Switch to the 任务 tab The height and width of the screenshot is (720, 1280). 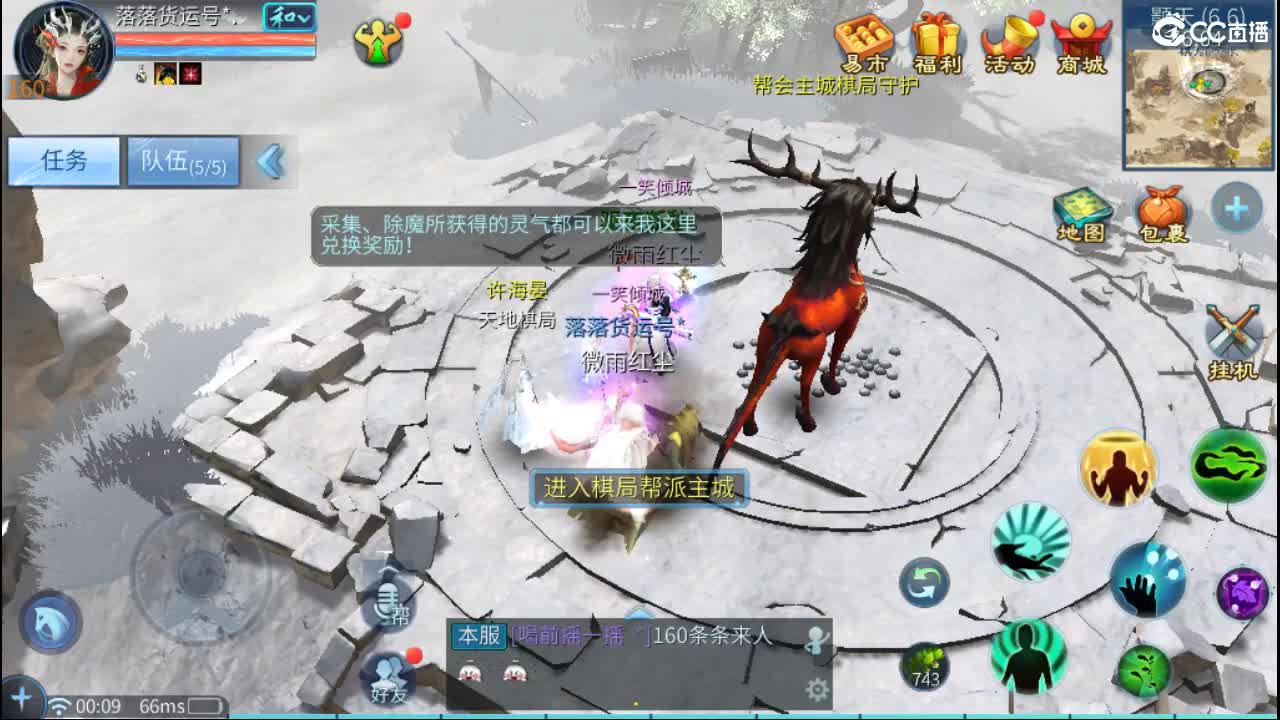[x=62, y=161]
